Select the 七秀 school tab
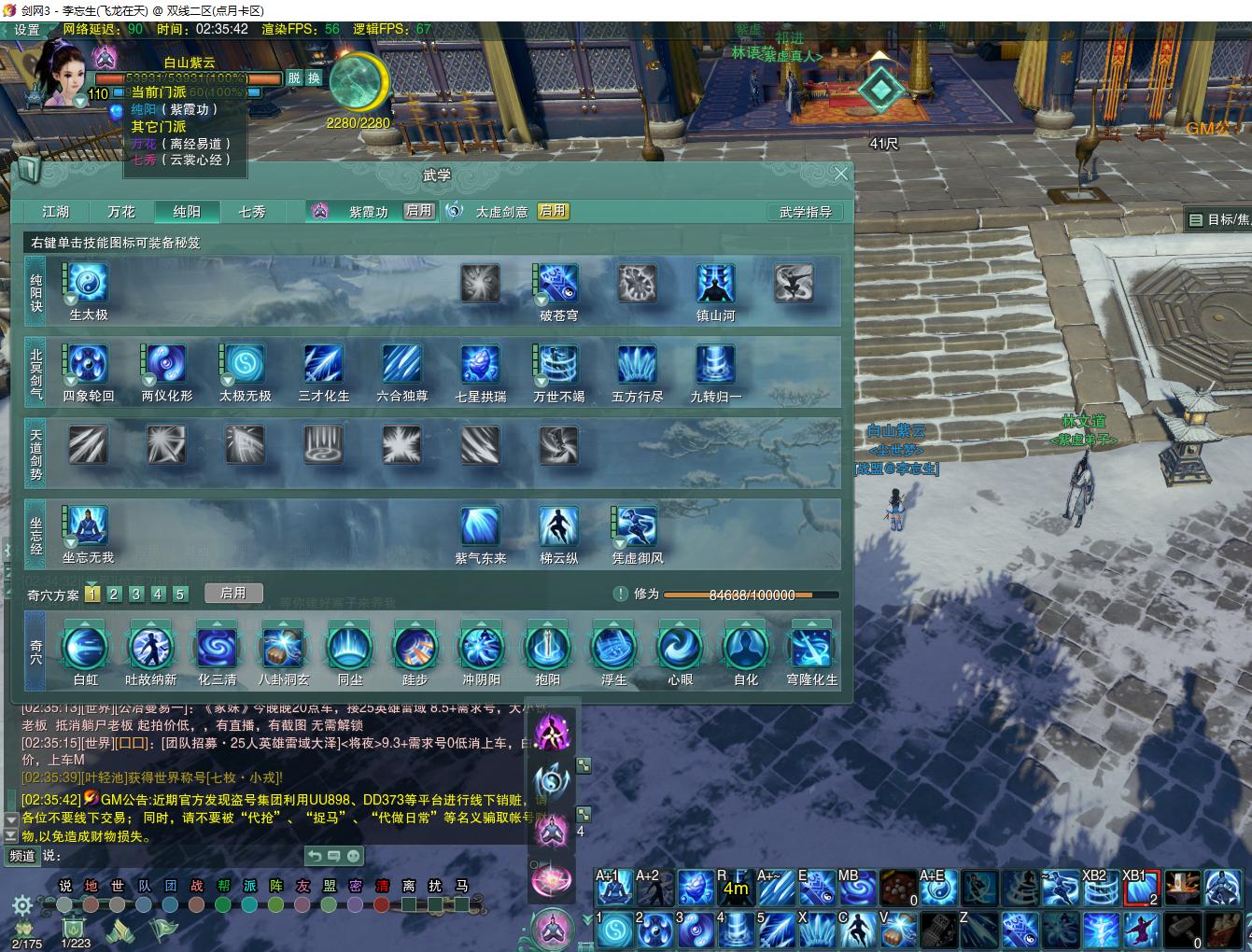 252,212
